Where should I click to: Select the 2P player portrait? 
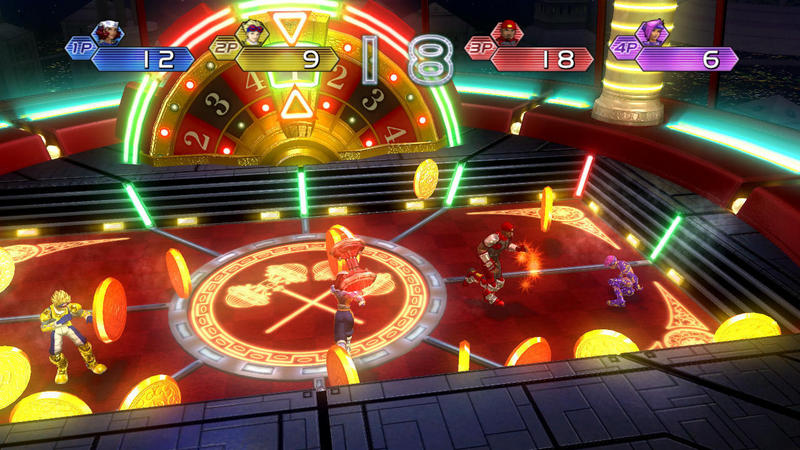(254, 33)
